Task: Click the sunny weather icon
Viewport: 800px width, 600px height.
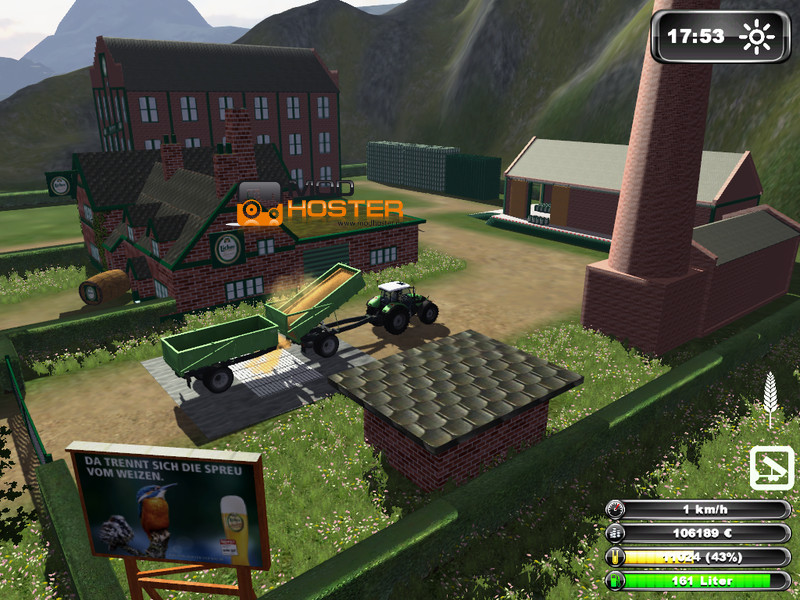Action: [x=756, y=37]
